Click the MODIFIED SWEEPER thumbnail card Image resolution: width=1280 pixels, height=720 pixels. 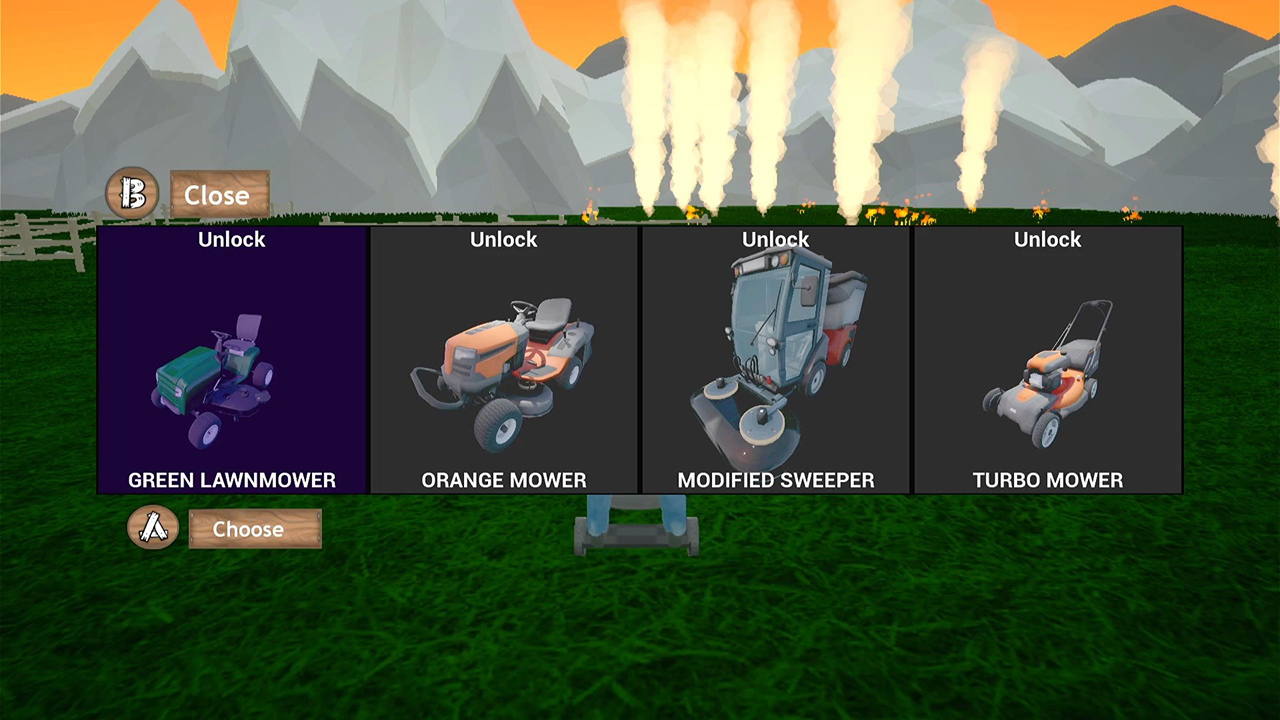tap(776, 360)
